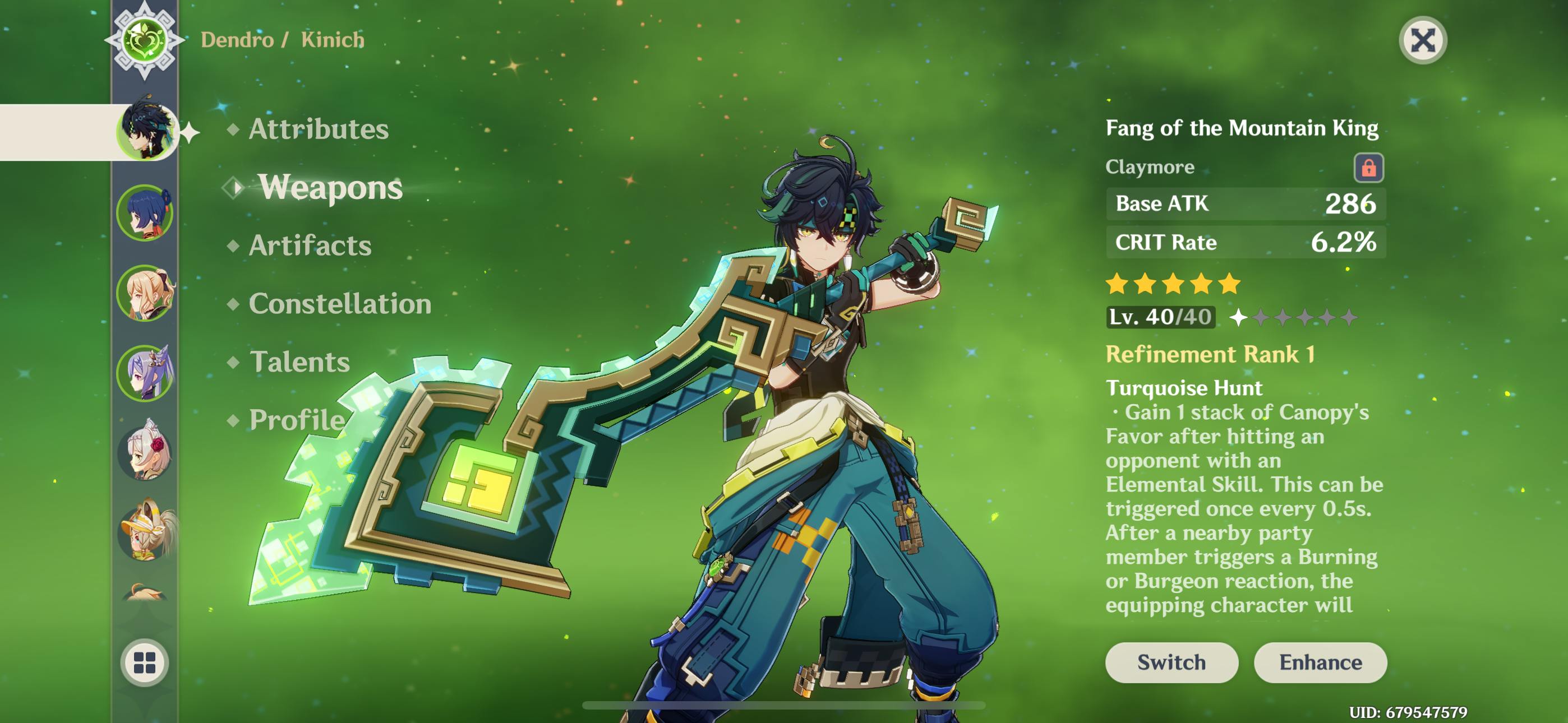Image resolution: width=1568 pixels, height=723 pixels.
Task: Select the Weapons tab
Action: click(330, 187)
